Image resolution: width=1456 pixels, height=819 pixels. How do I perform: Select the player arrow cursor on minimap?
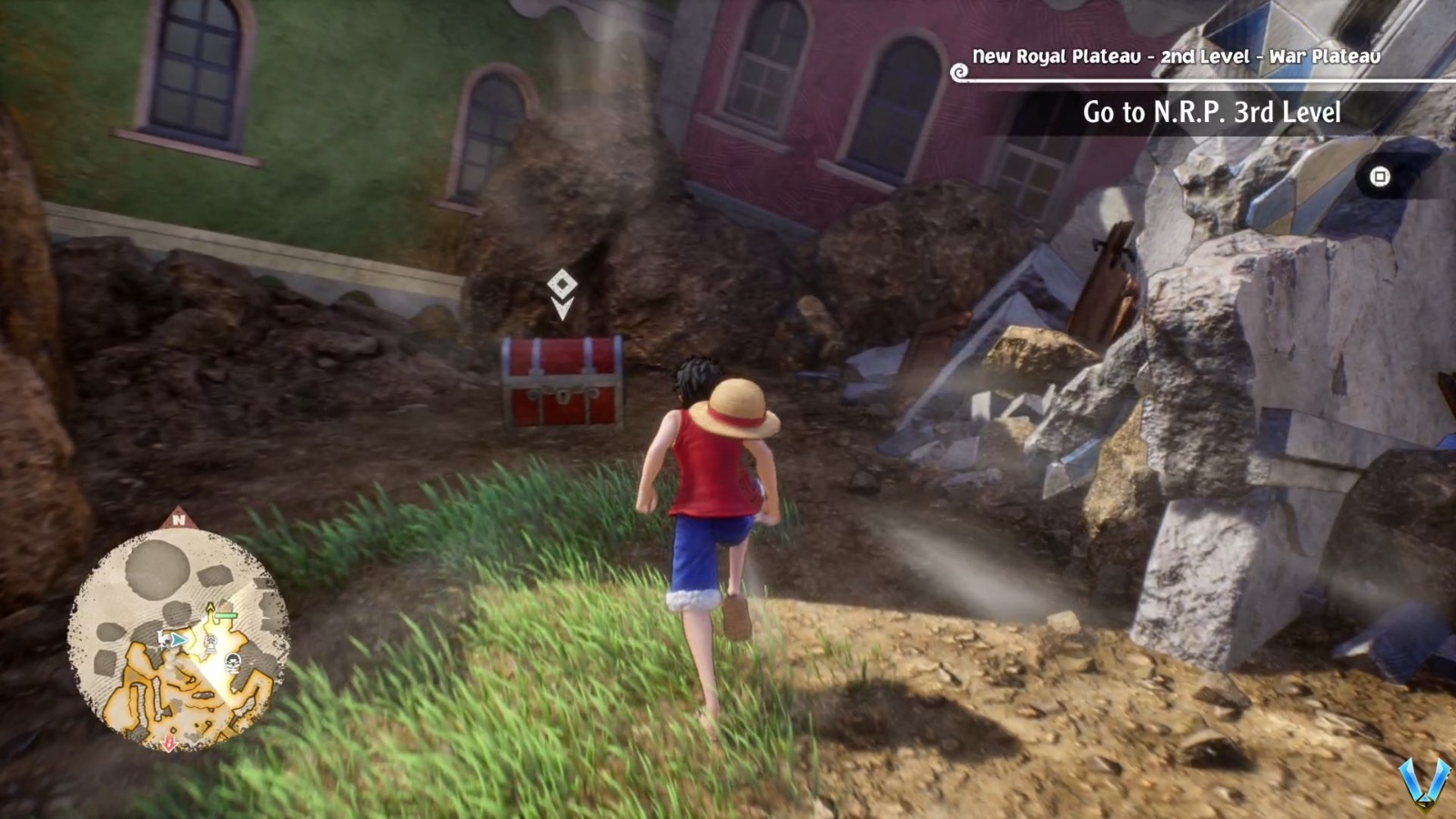[x=177, y=640]
